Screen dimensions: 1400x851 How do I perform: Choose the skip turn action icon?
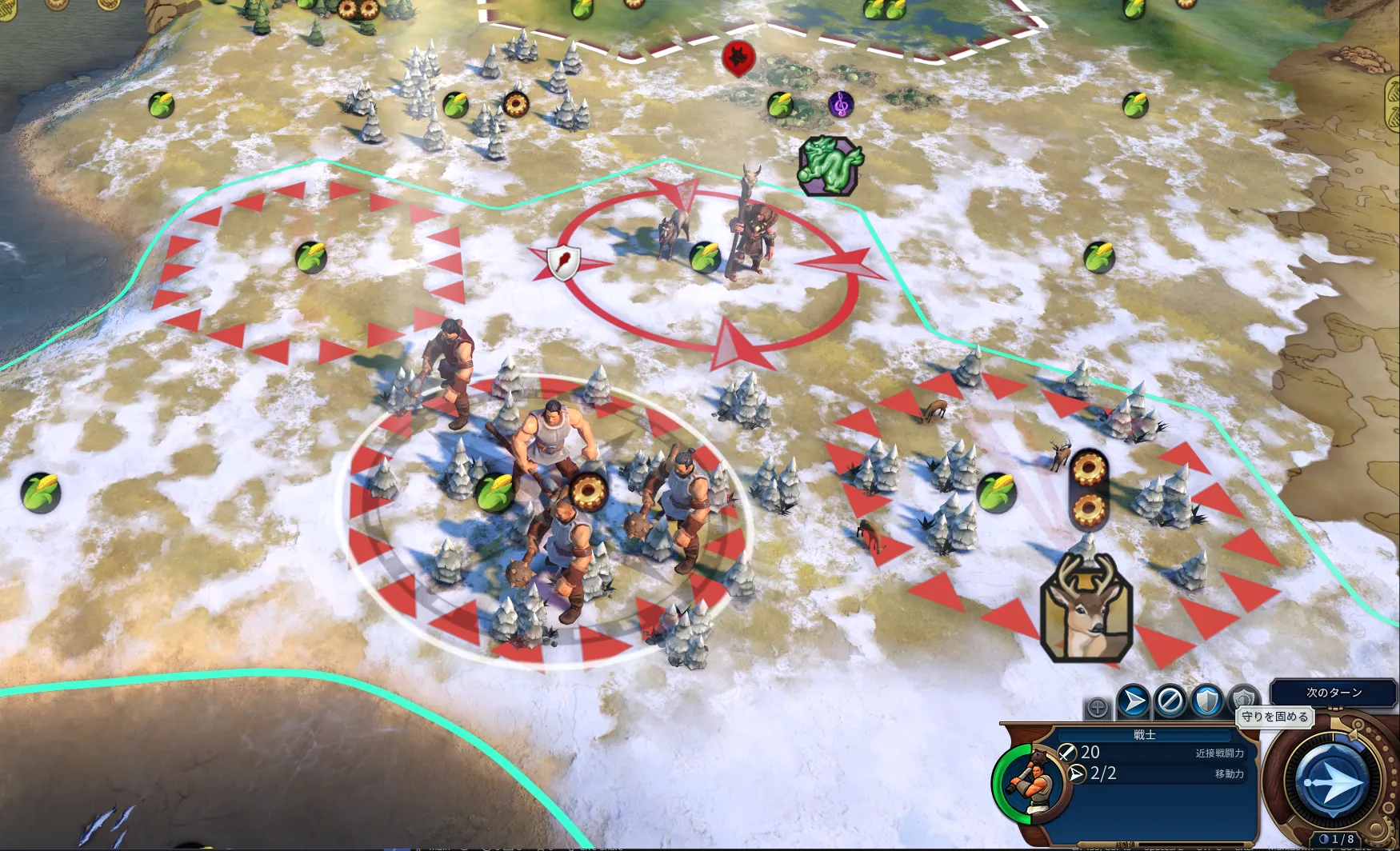click(x=1170, y=701)
